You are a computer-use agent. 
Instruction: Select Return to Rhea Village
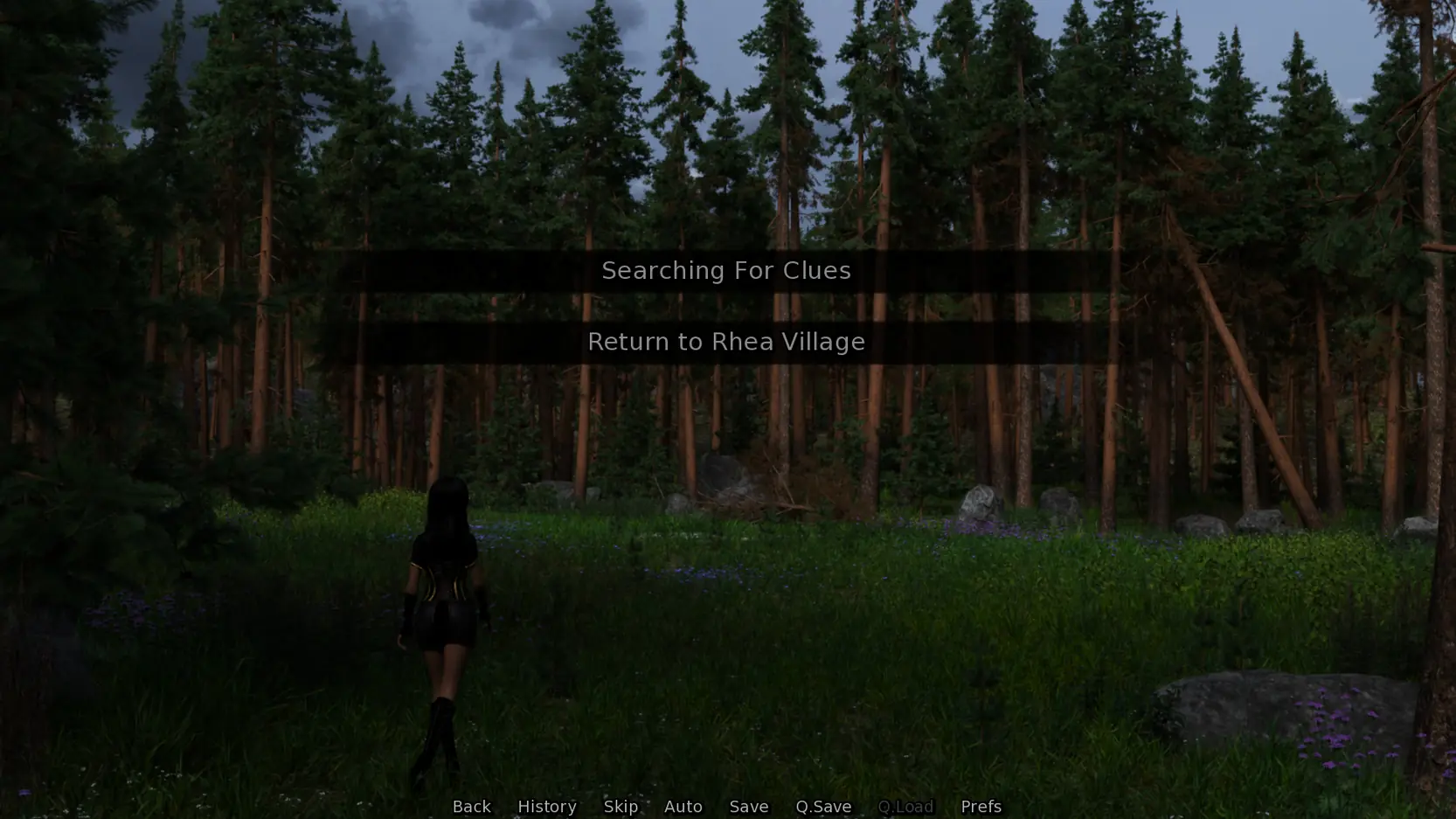coord(726,342)
